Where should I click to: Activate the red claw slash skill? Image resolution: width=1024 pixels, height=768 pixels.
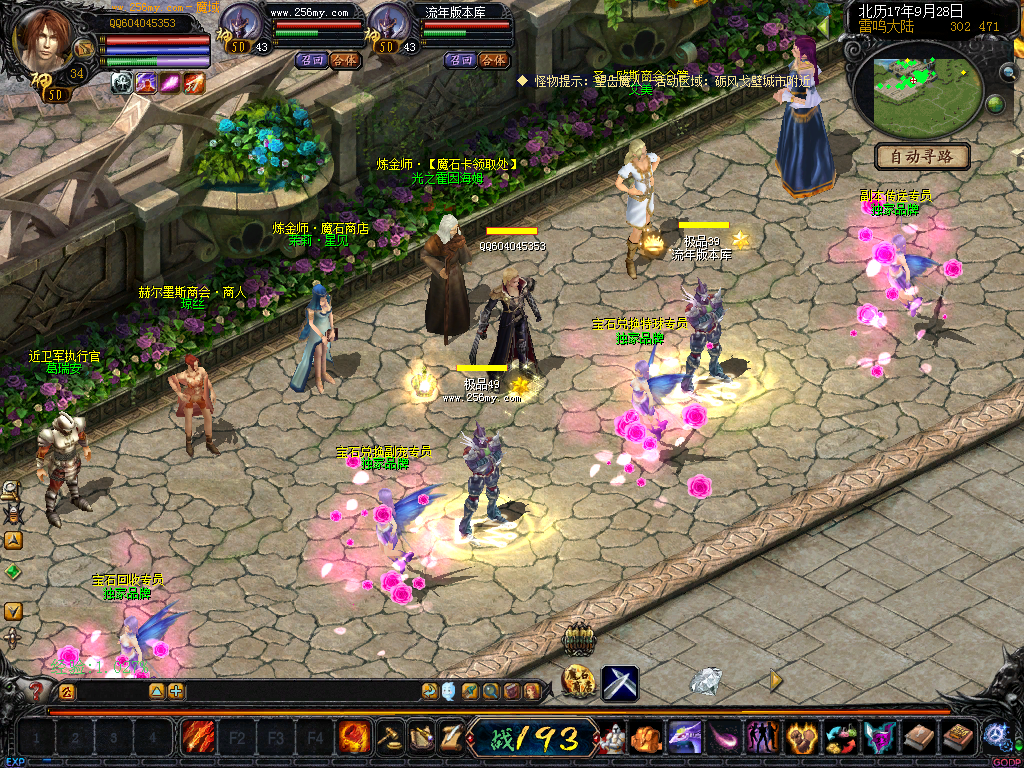(x=197, y=738)
